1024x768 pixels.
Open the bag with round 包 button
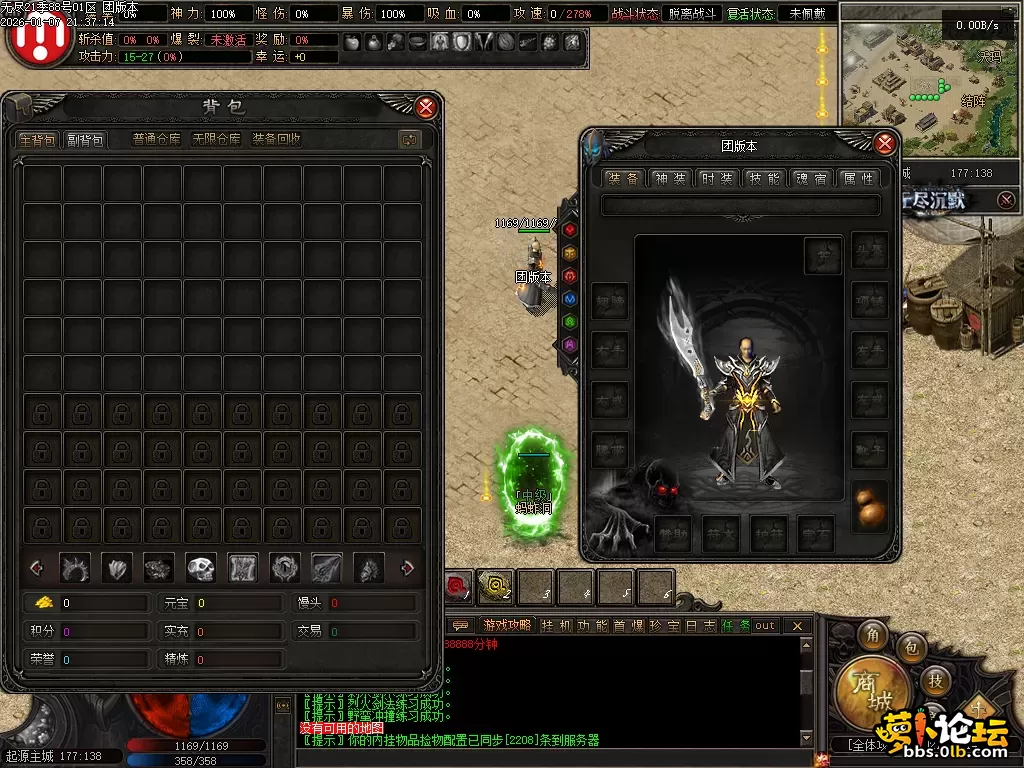point(912,648)
